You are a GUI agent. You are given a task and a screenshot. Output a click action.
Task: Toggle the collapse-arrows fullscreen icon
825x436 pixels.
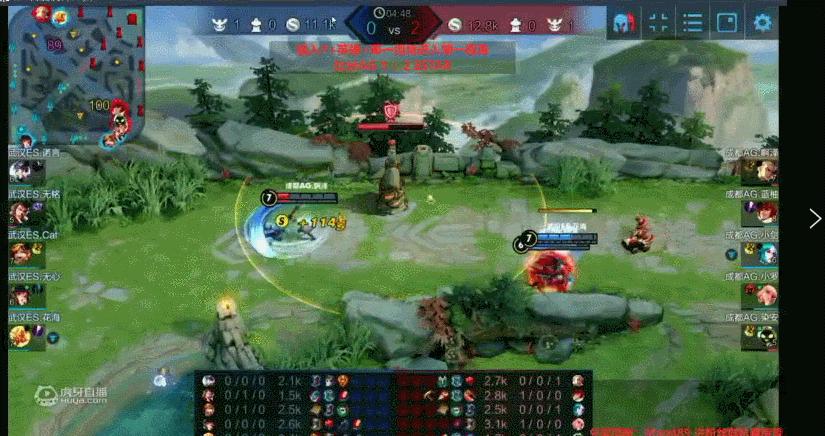658,23
